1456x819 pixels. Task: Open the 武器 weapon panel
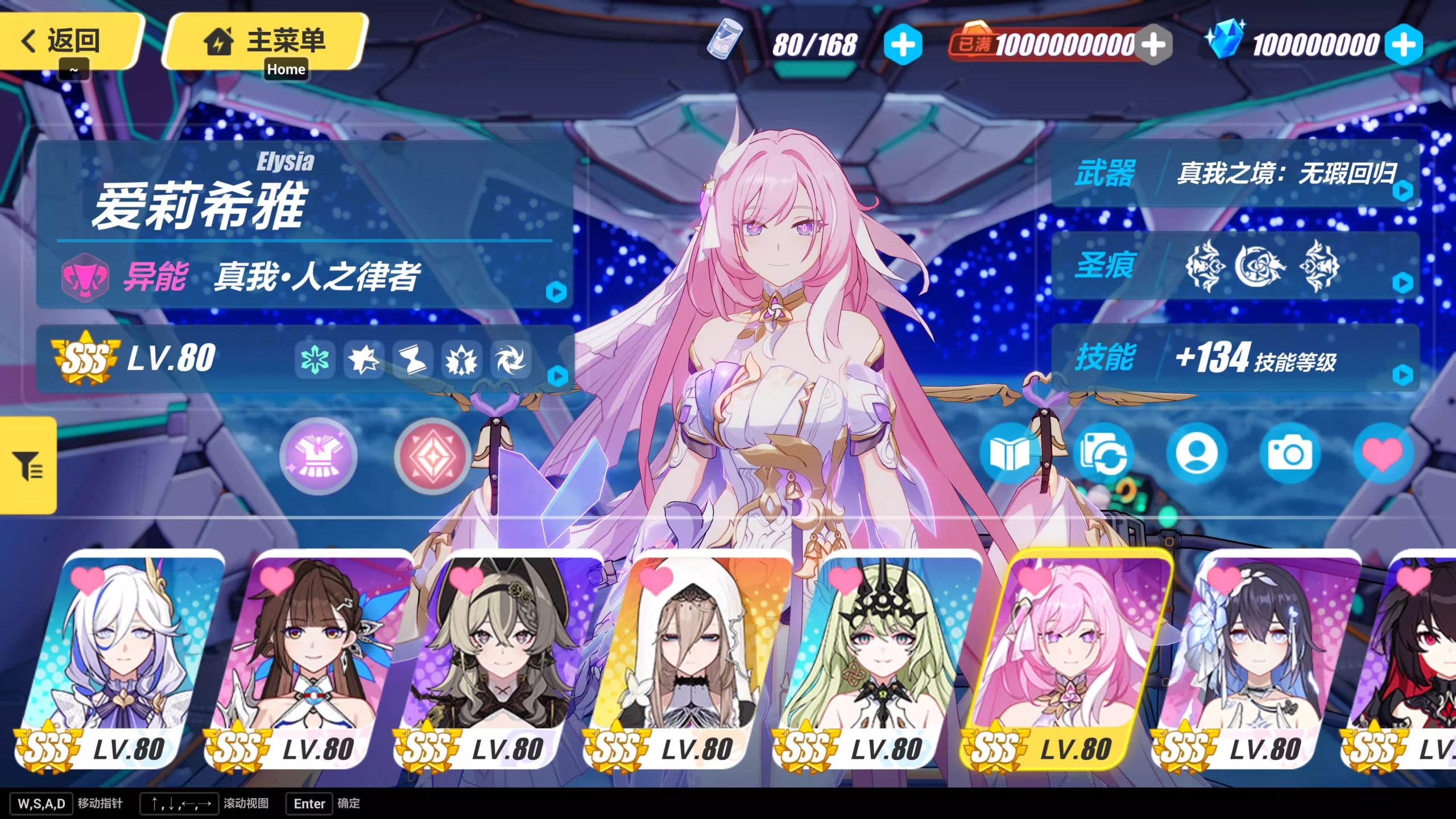[1234, 173]
